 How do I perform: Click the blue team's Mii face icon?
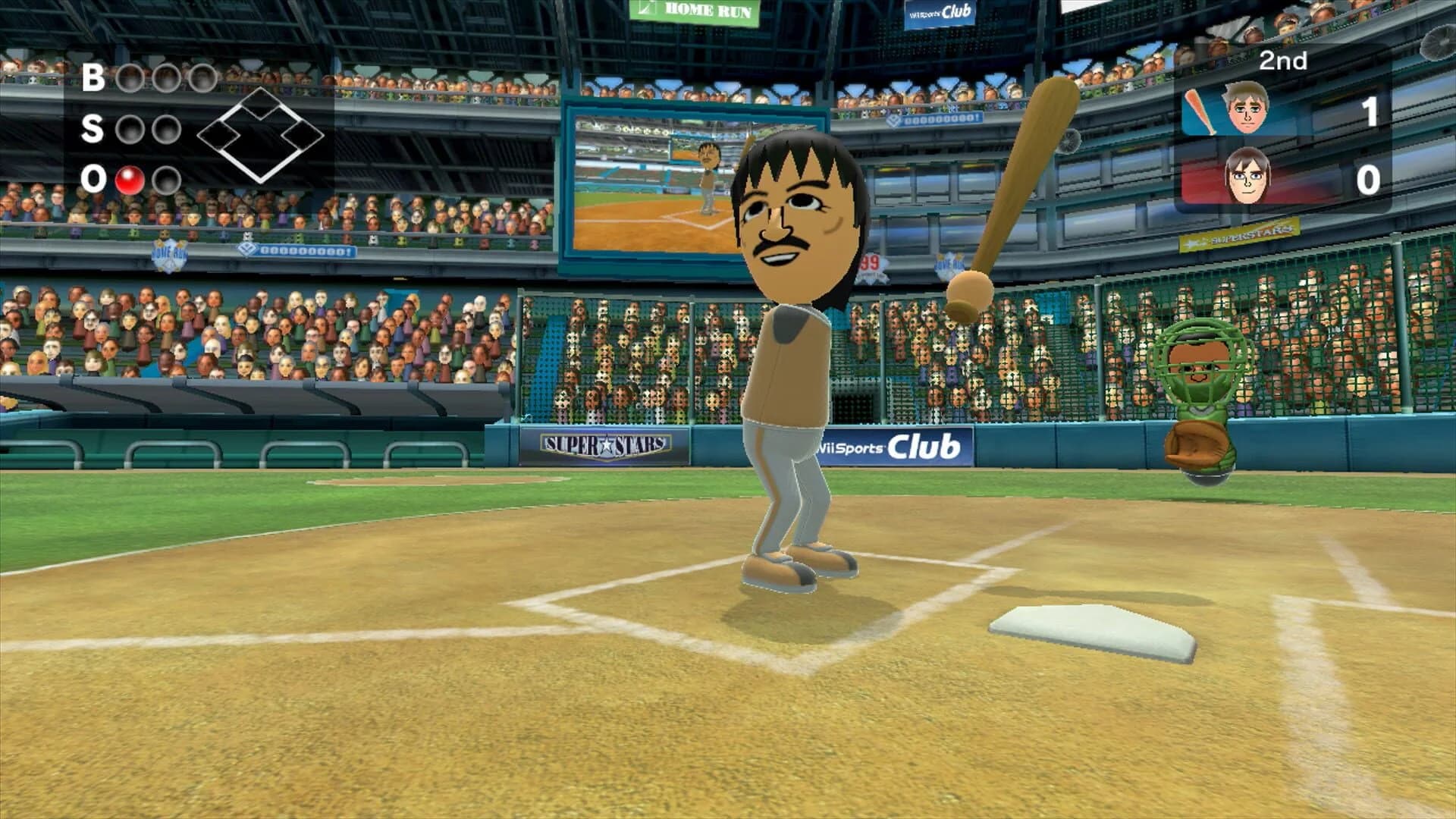click(x=1244, y=111)
